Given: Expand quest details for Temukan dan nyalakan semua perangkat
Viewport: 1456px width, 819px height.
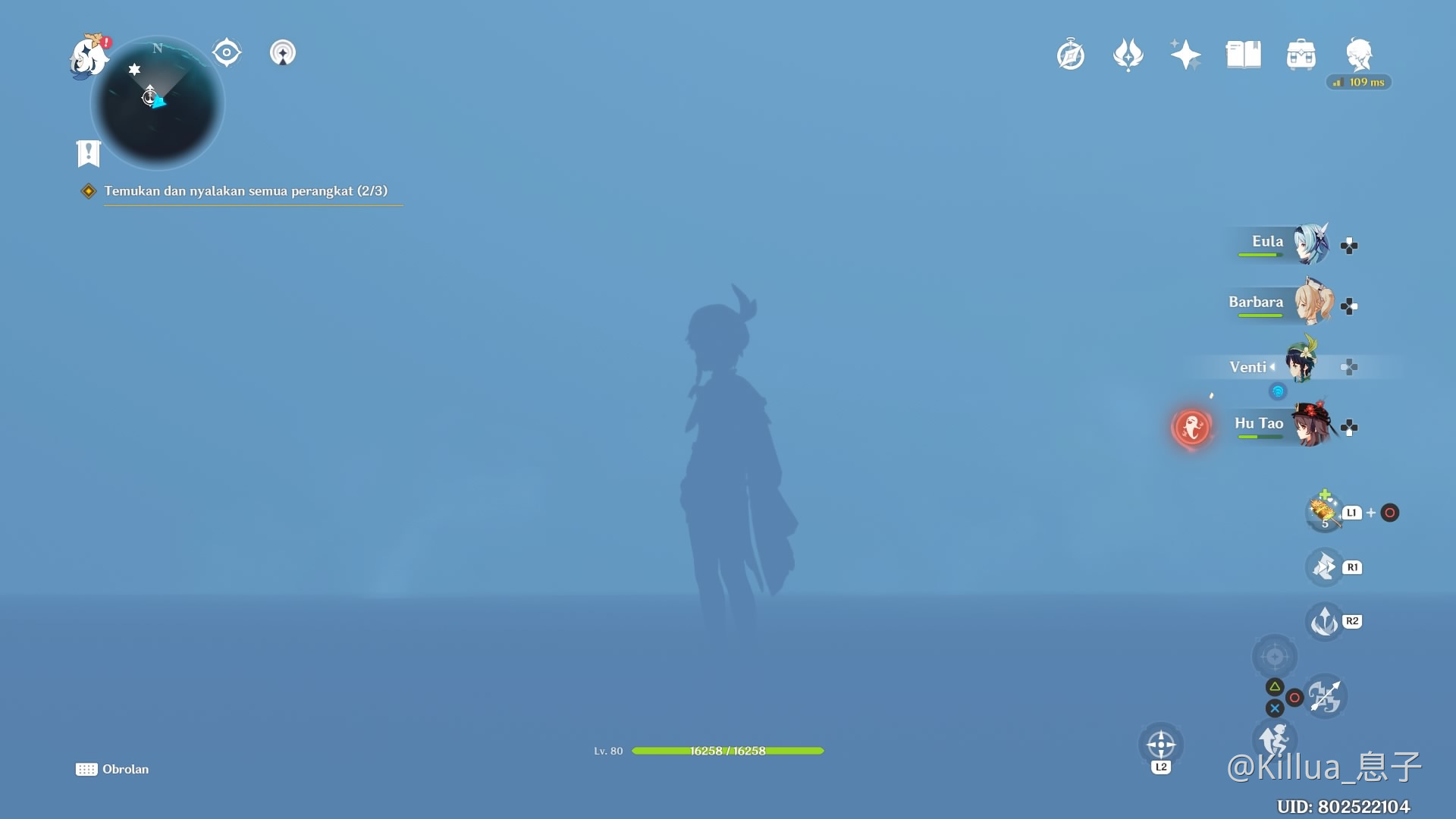Looking at the screenshot, I should click(x=245, y=191).
